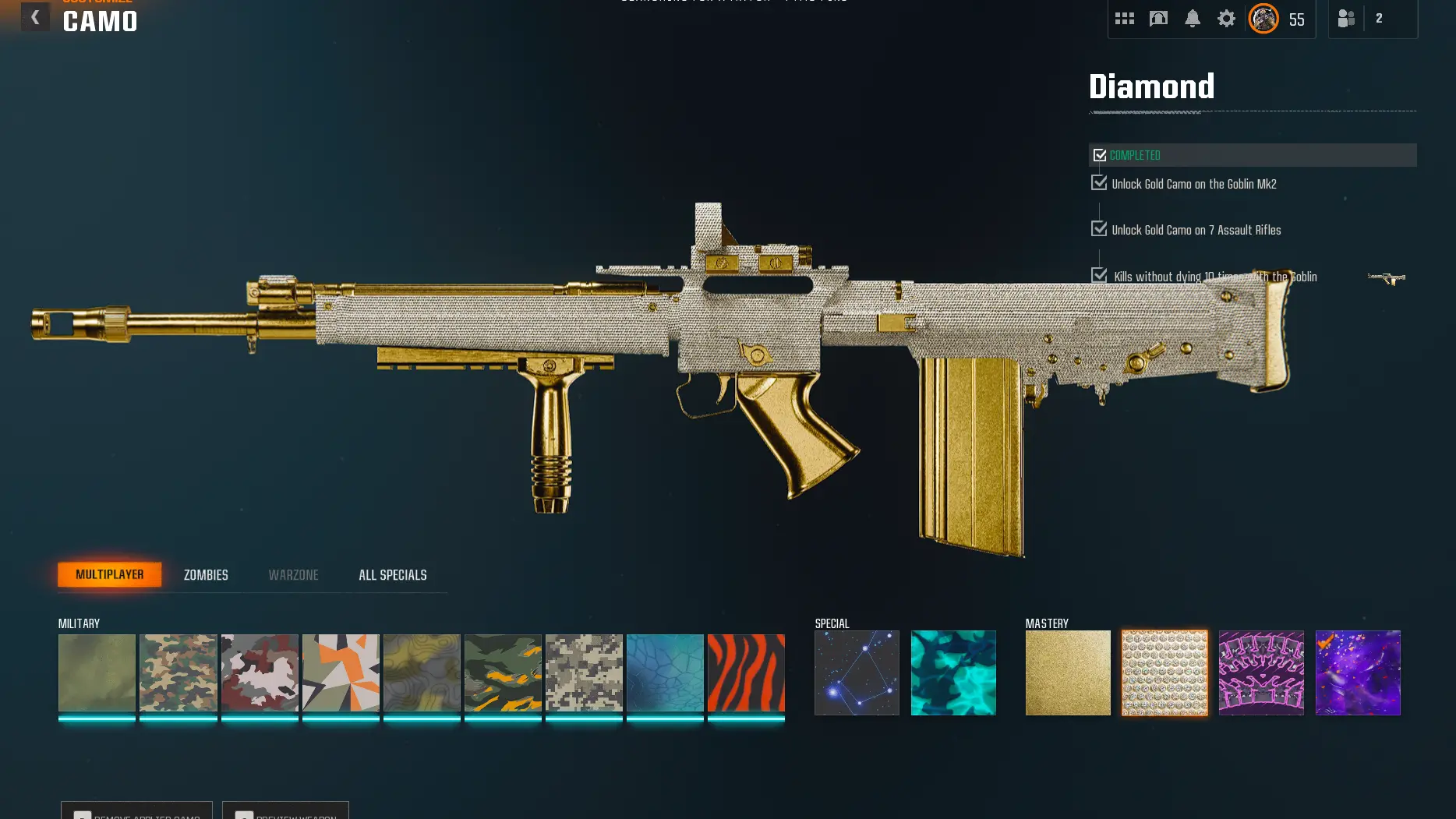Select the tiger stripe camo in Military row
This screenshot has height=819, width=1456.
[744, 672]
